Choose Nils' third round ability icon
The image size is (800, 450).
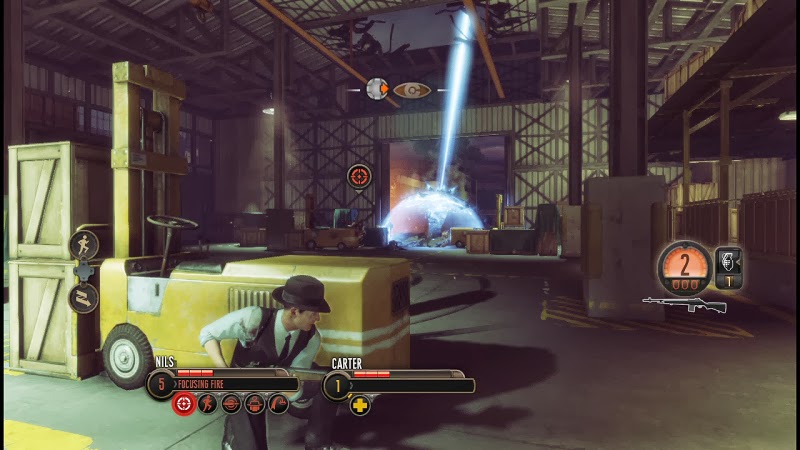pos(231,404)
